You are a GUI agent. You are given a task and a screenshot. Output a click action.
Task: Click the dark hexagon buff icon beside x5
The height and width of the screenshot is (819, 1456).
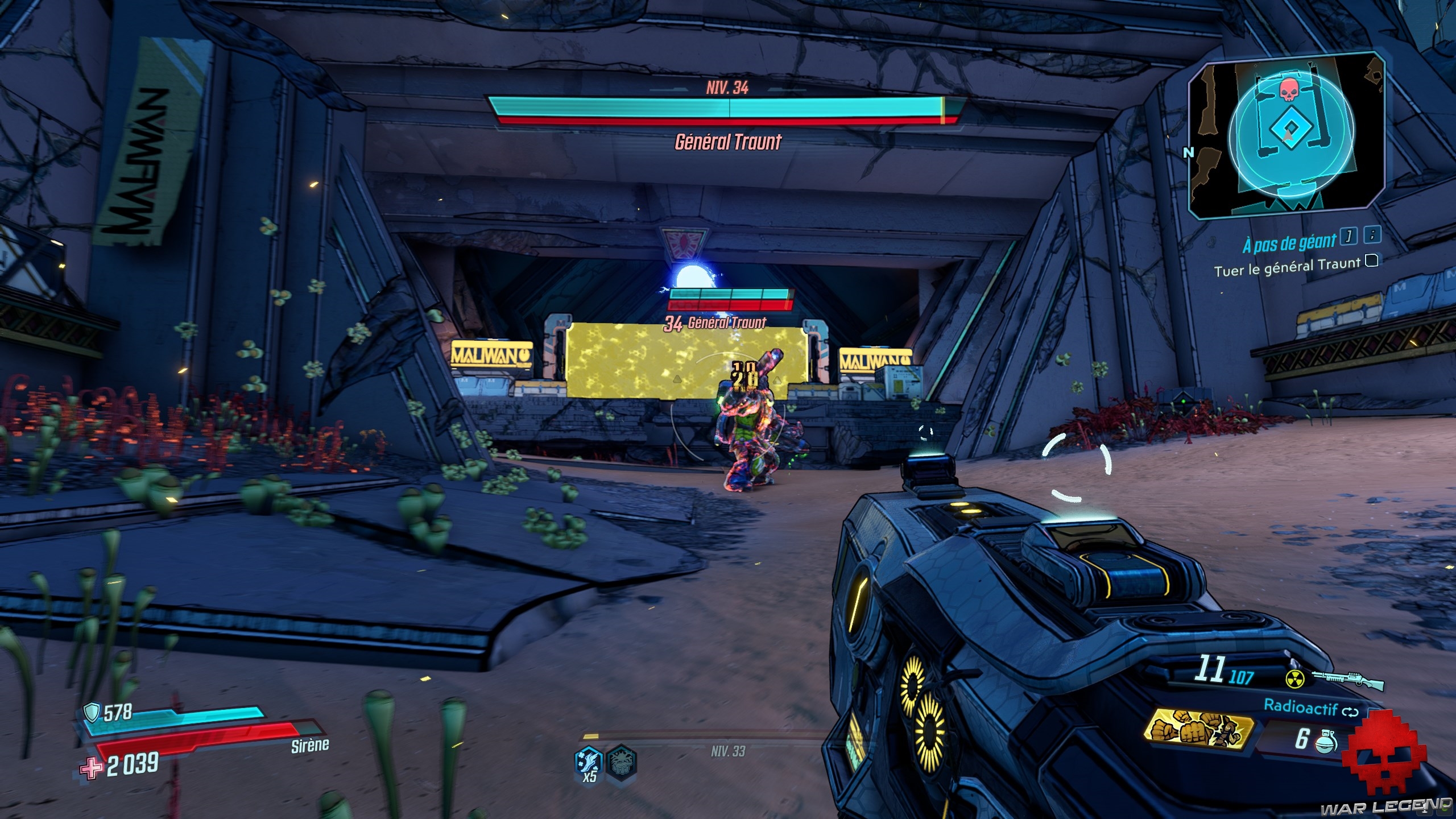621,761
